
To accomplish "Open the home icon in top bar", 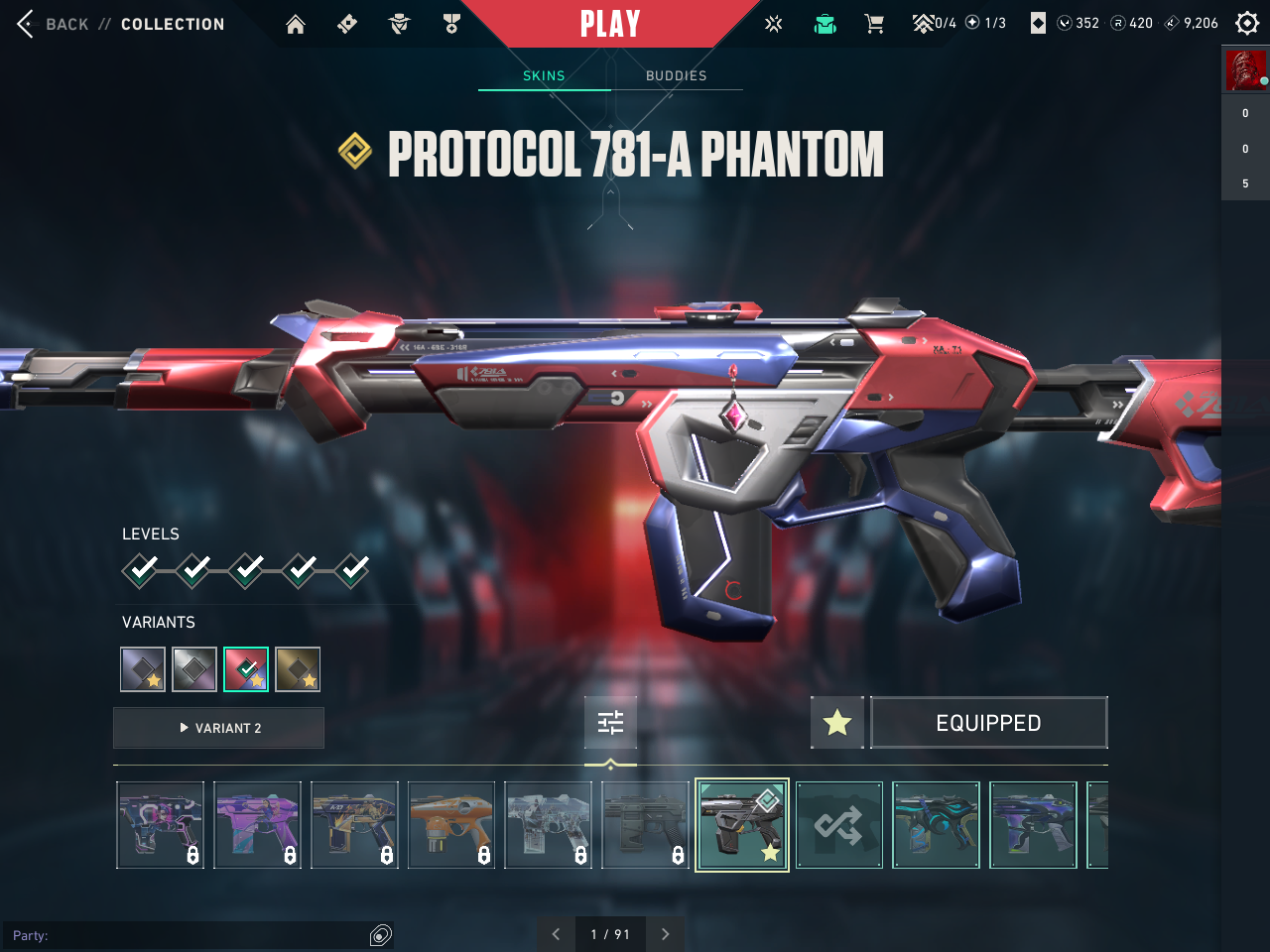I will coord(296,24).
